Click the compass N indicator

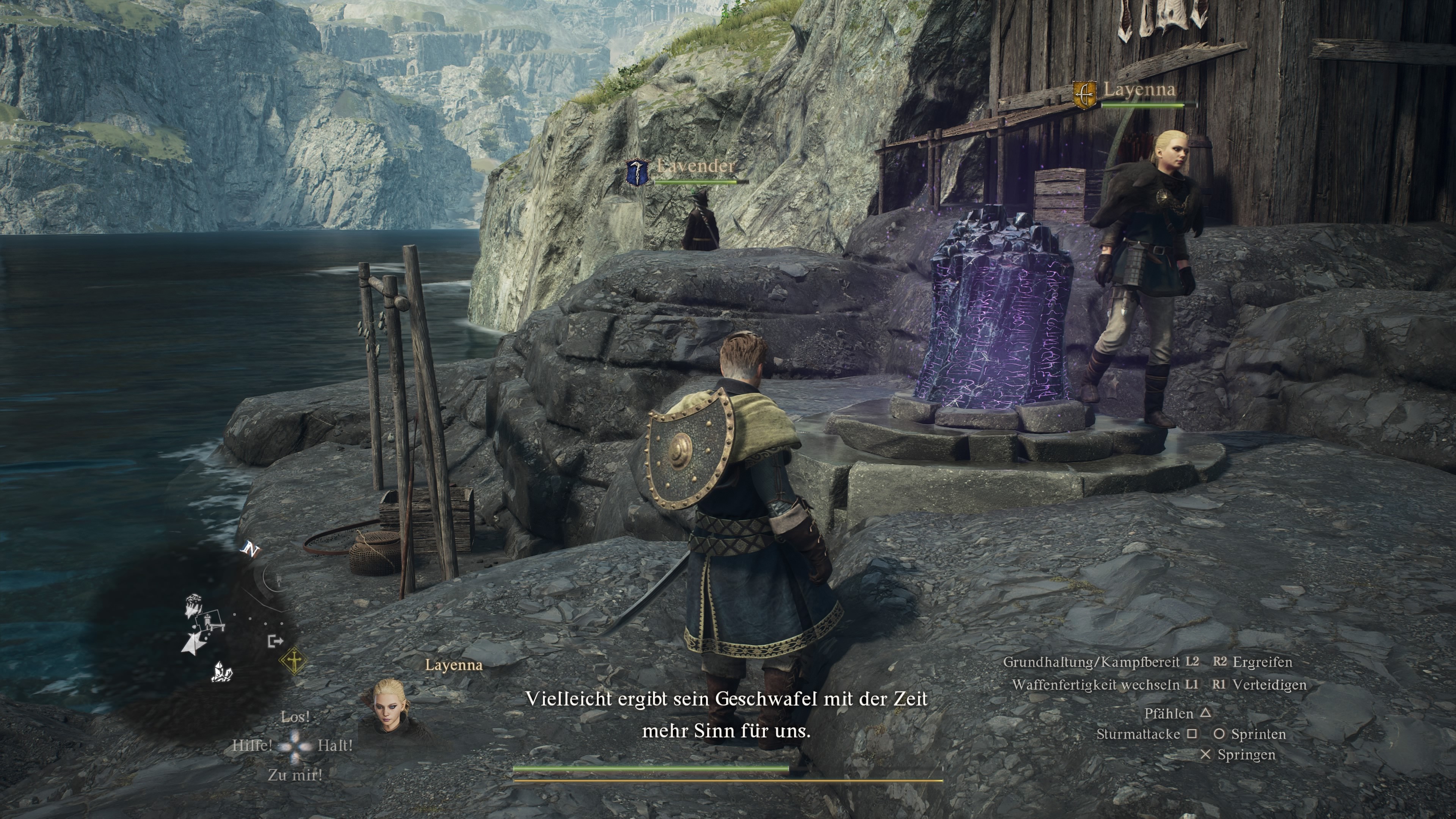tap(250, 549)
